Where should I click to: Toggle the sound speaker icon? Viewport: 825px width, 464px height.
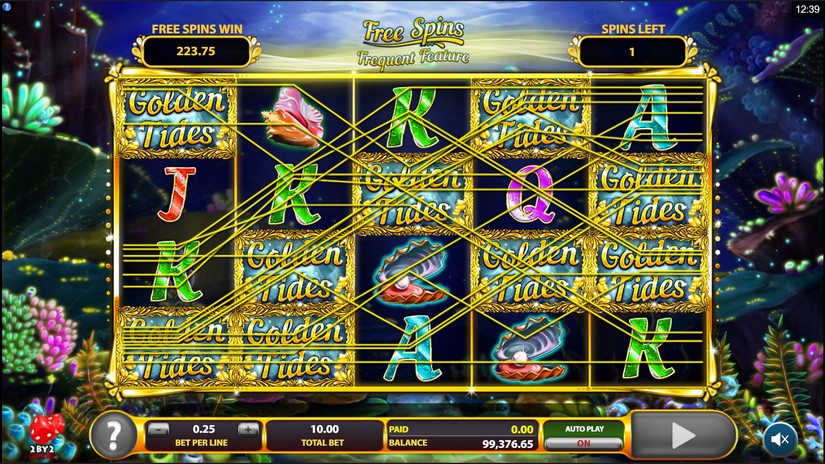tap(780, 438)
